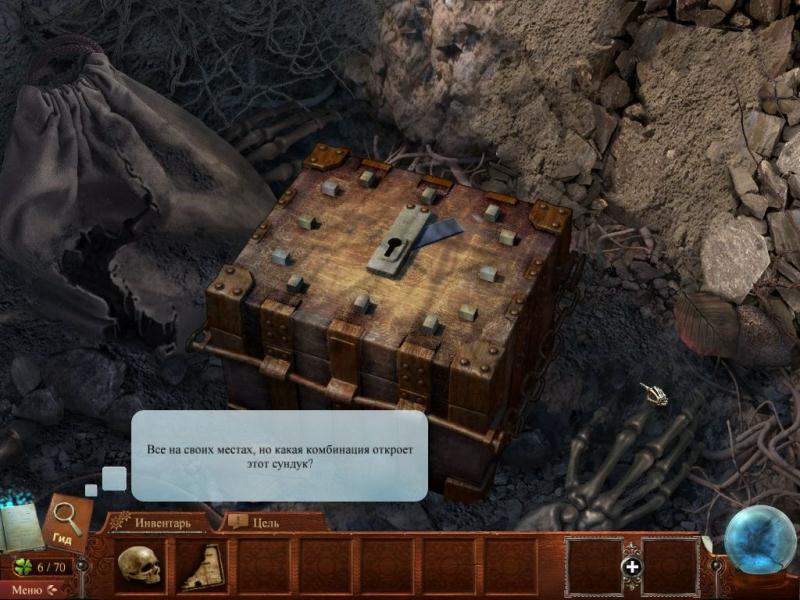This screenshot has height=600, width=800.
Task: Open the journal book
Action: pos(22,529)
